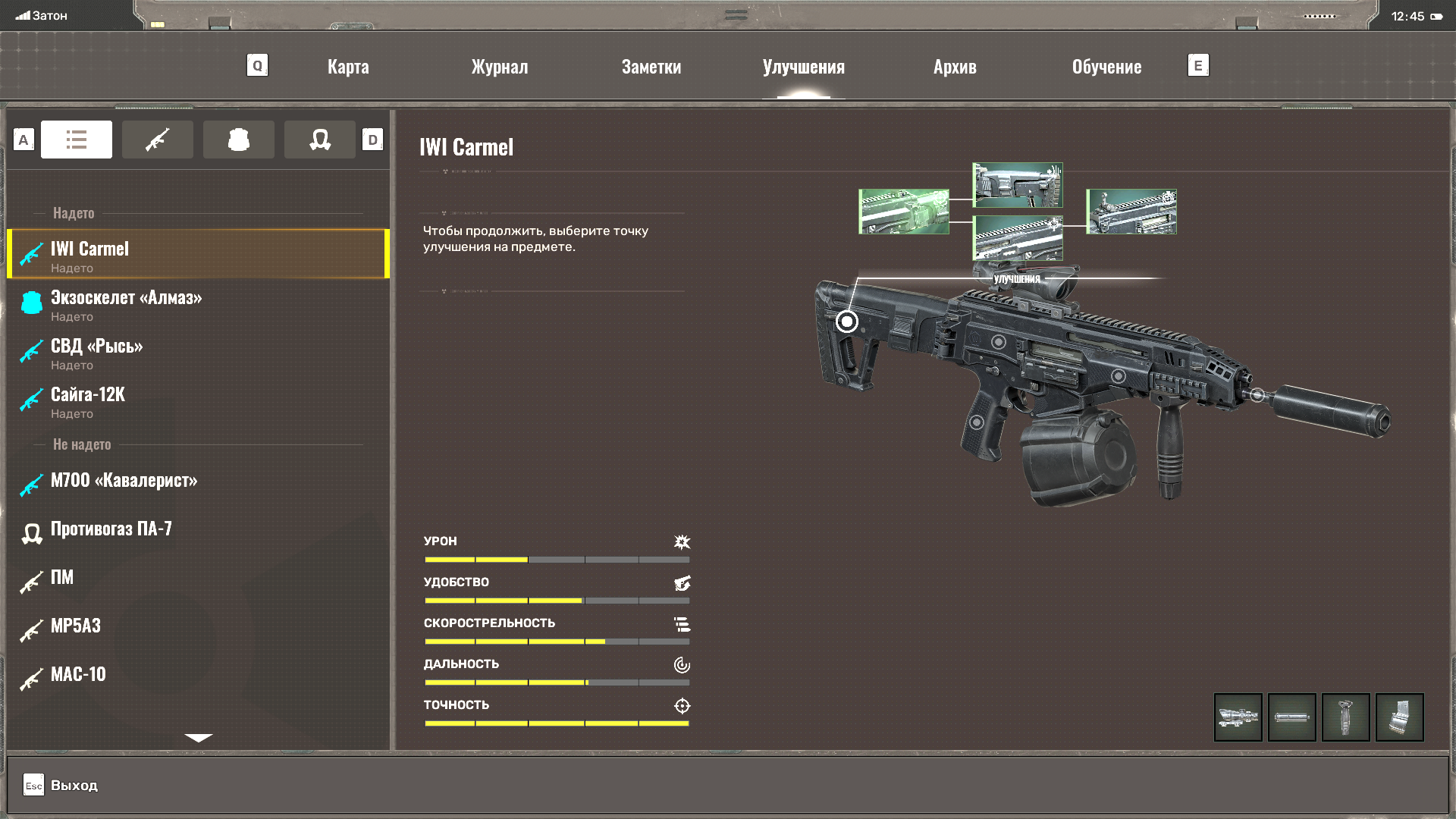Screen dimensions: 1456x819
Task: Filter list by helmet gas mask icon
Action: click(320, 140)
